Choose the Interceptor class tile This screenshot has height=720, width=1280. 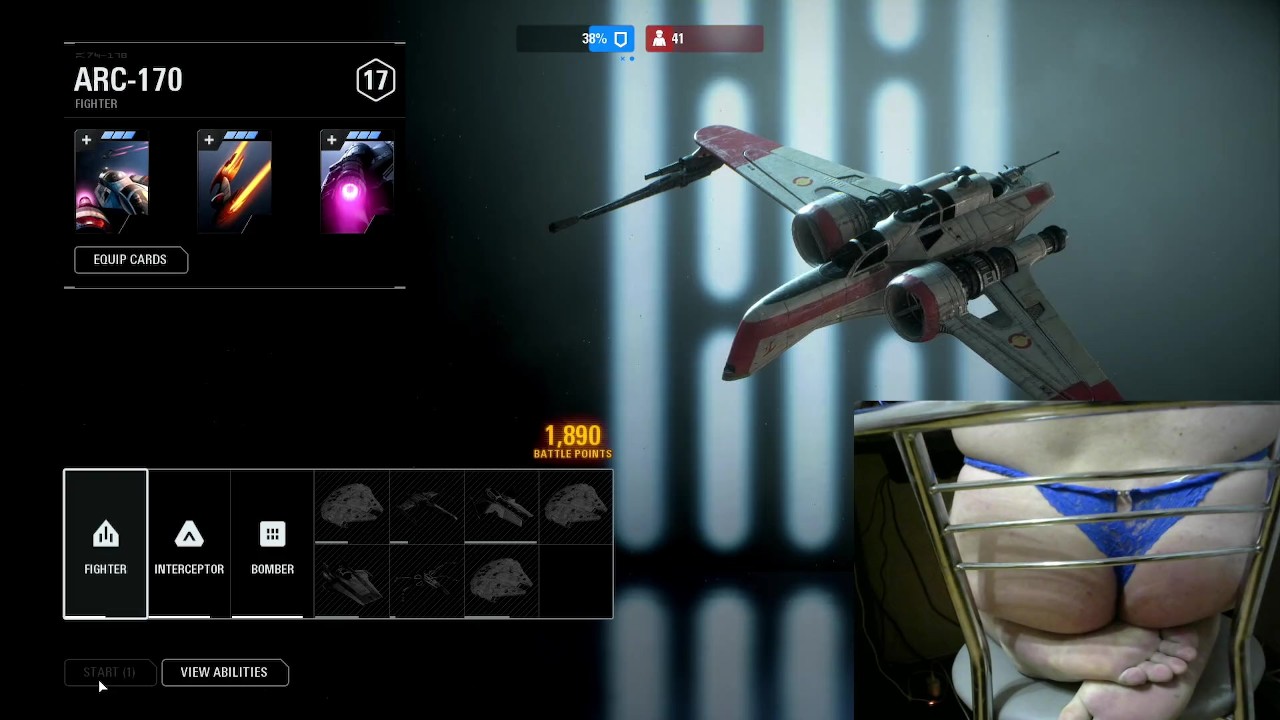[x=189, y=544]
